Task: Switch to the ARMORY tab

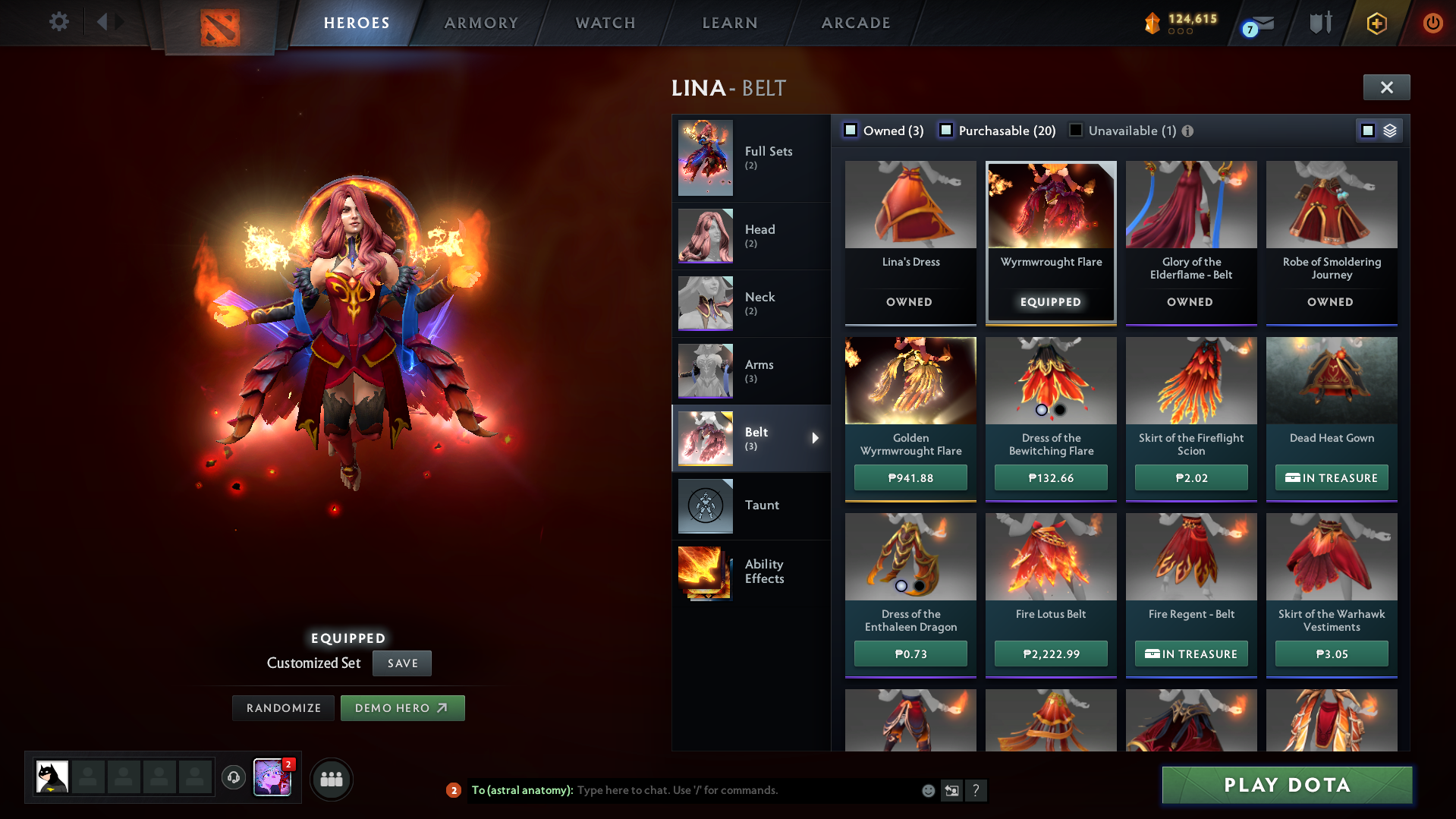Action: pos(481,23)
